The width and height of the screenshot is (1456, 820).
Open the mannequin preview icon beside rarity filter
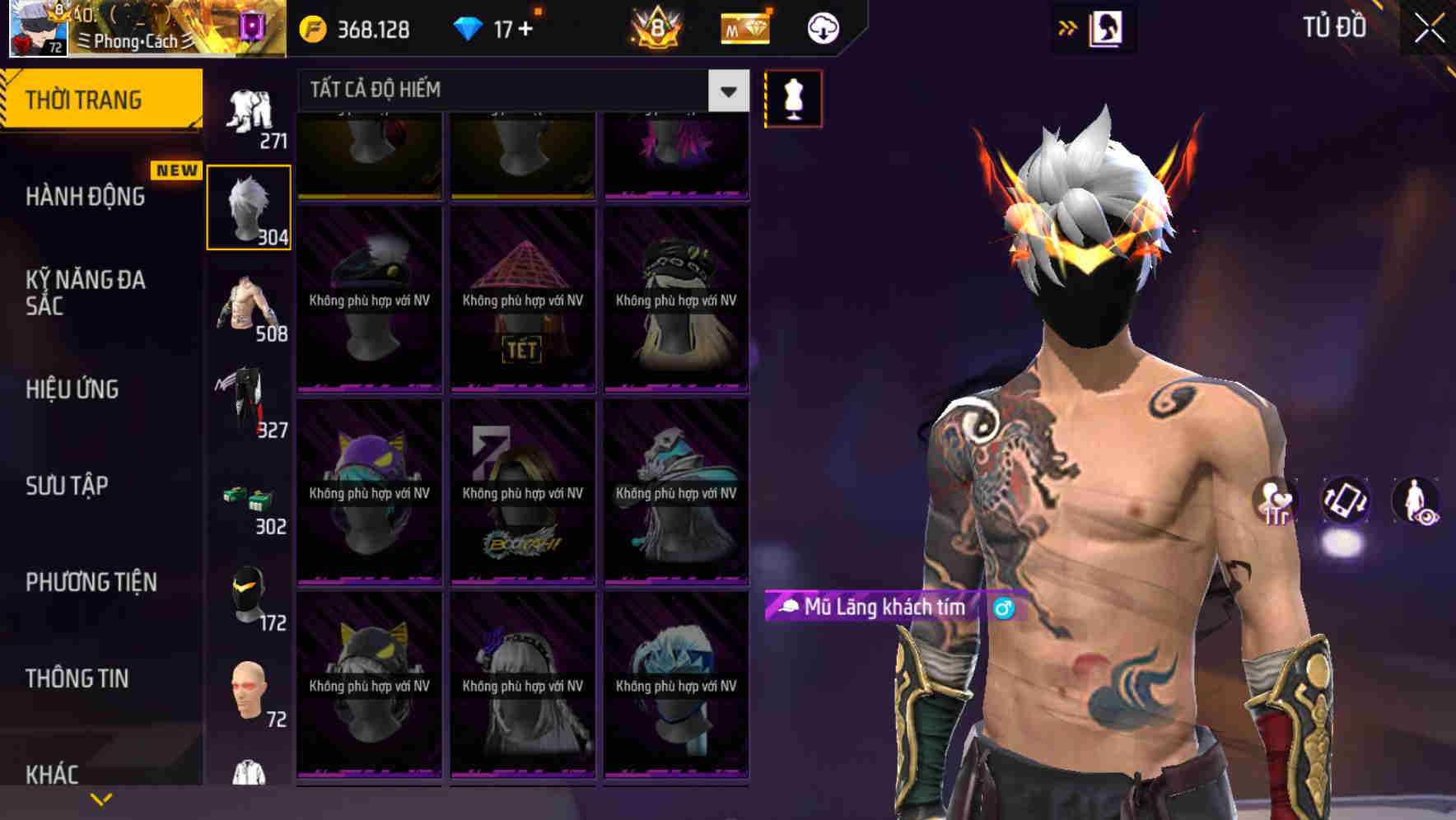pyautogui.click(x=793, y=98)
